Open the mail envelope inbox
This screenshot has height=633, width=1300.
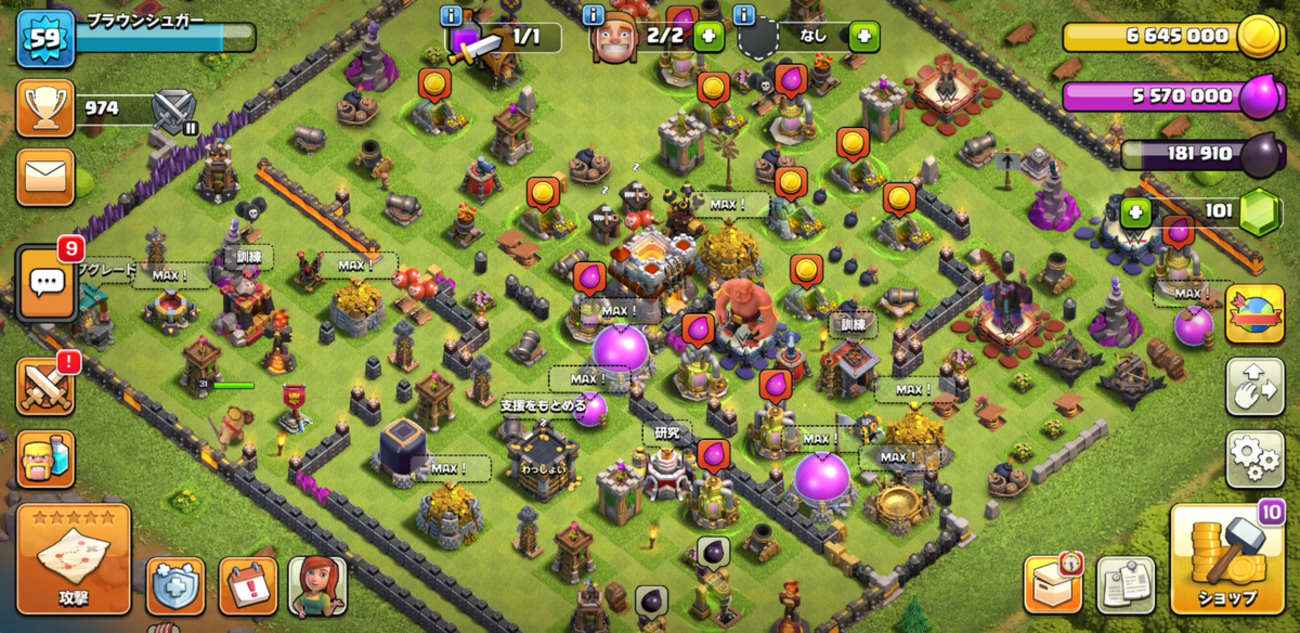[46, 178]
